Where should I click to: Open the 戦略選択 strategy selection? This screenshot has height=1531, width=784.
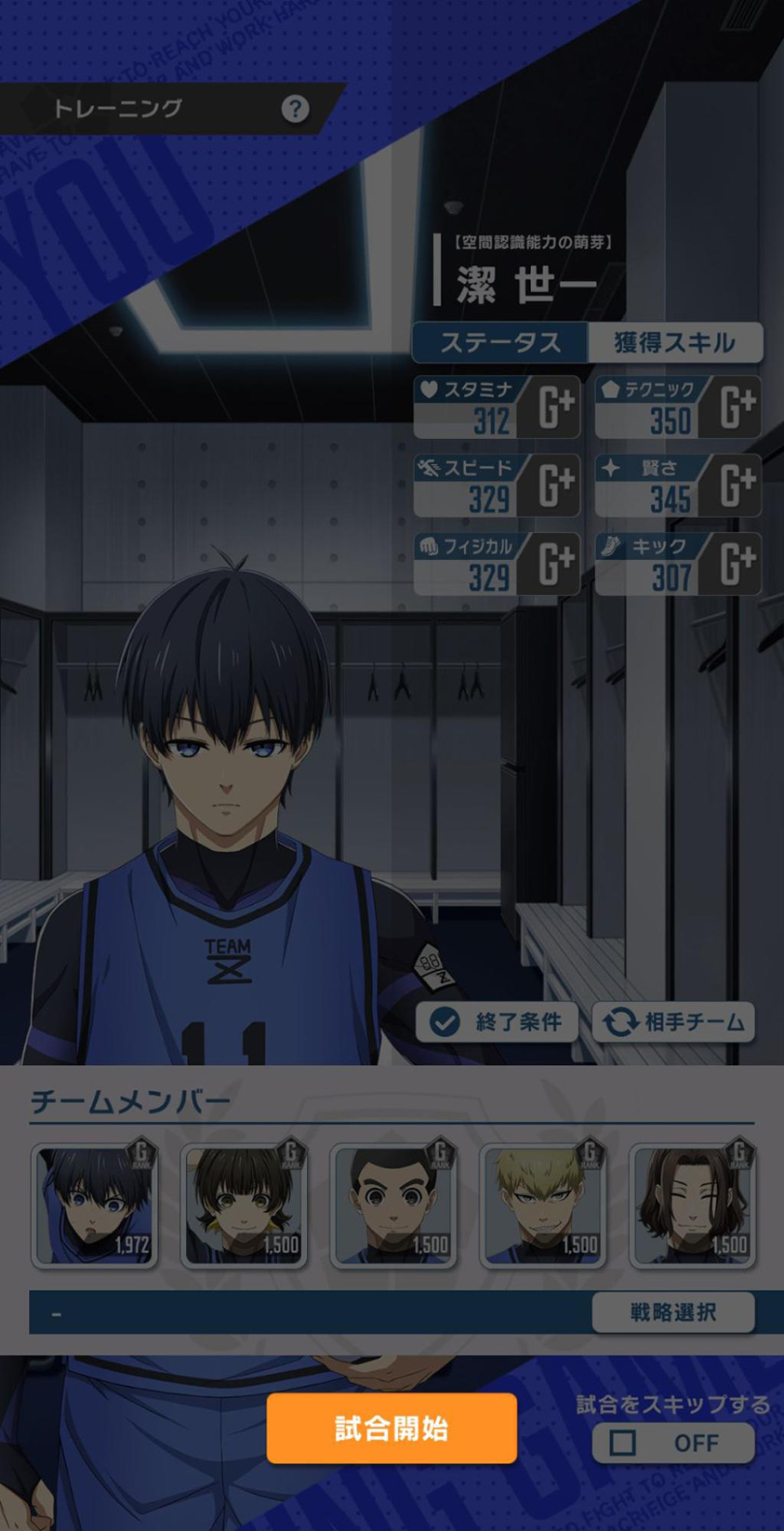[x=672, y=1311]
